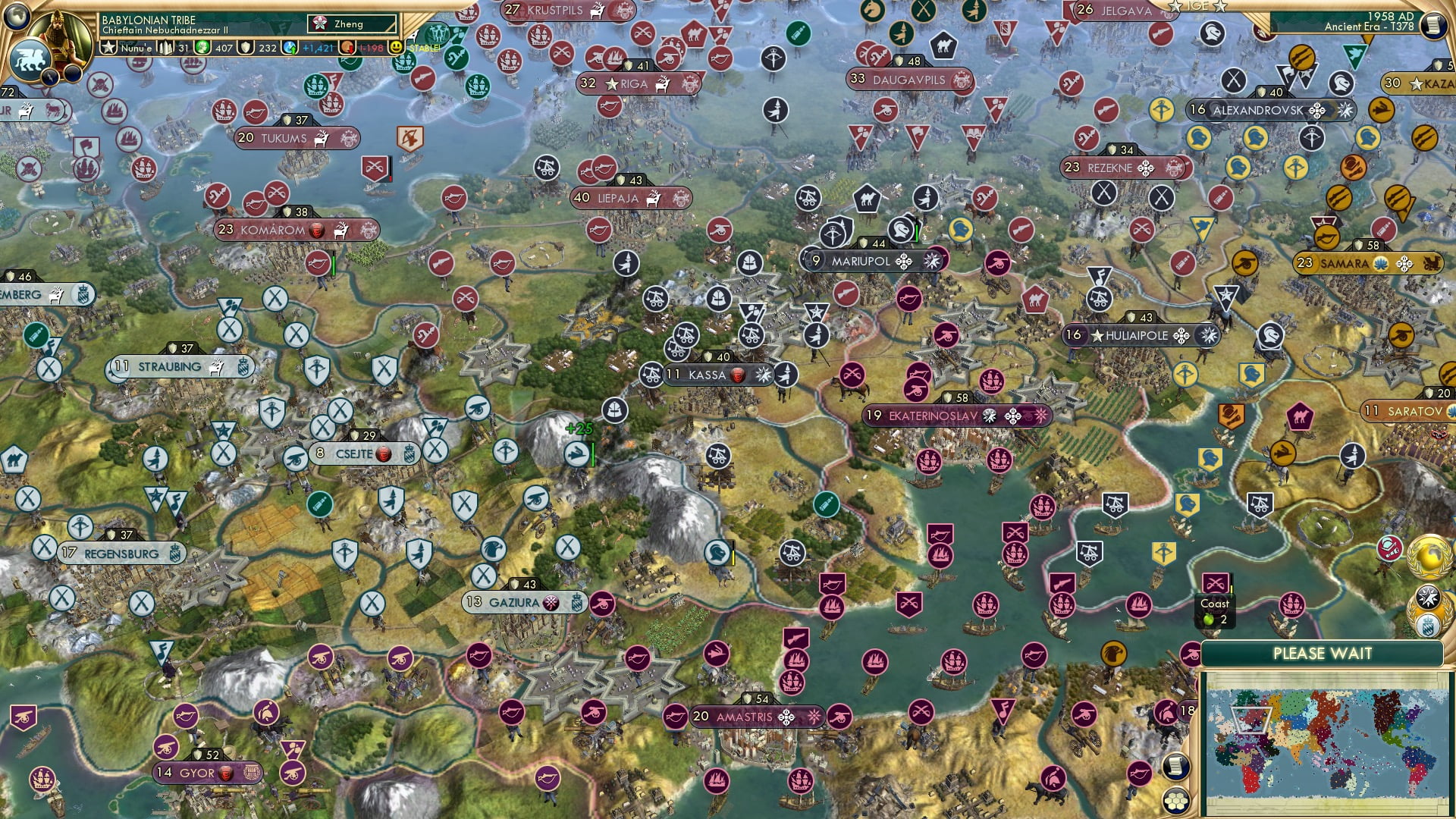
Task: Click the Babylonian winged-bull civilization emblem
Action: click(x=30, y=58)
